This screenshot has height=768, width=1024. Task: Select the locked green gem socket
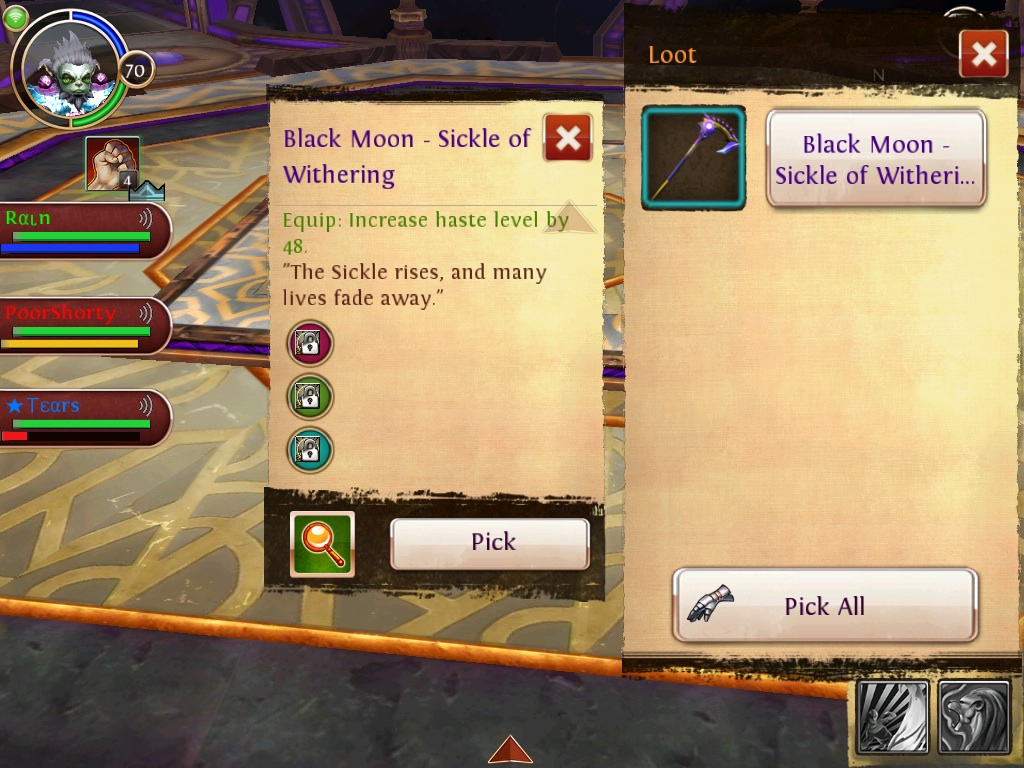310,396
